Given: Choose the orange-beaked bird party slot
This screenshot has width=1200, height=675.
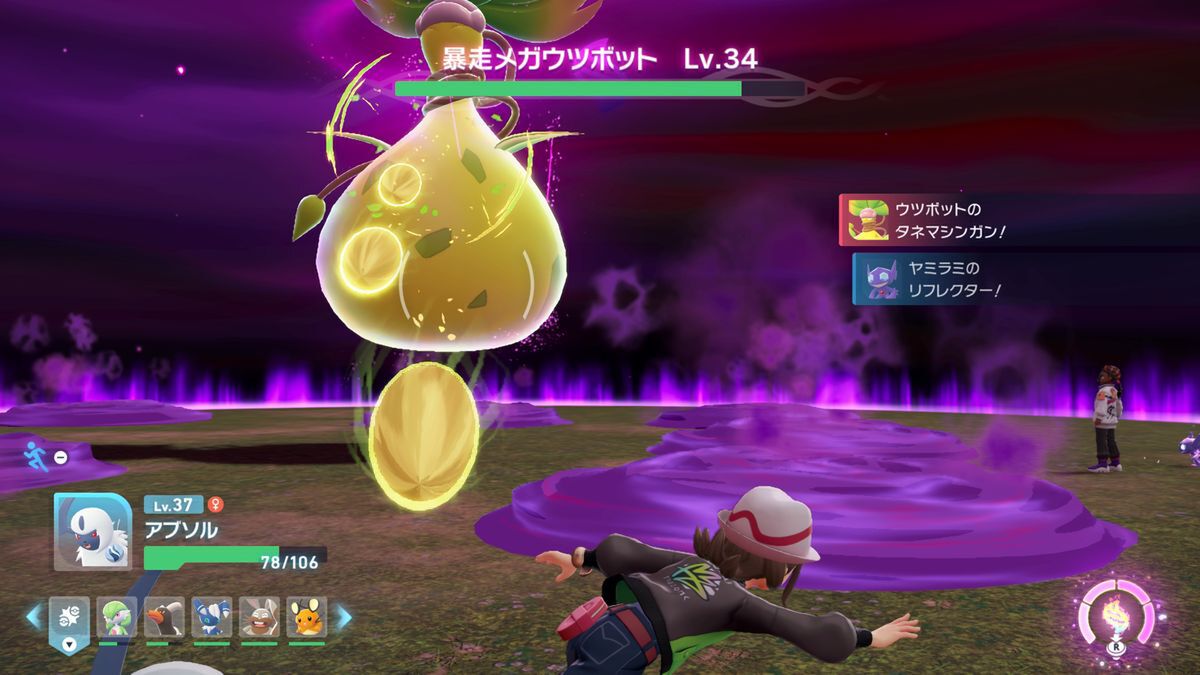Looking at the screenshot, I should 164,617.
